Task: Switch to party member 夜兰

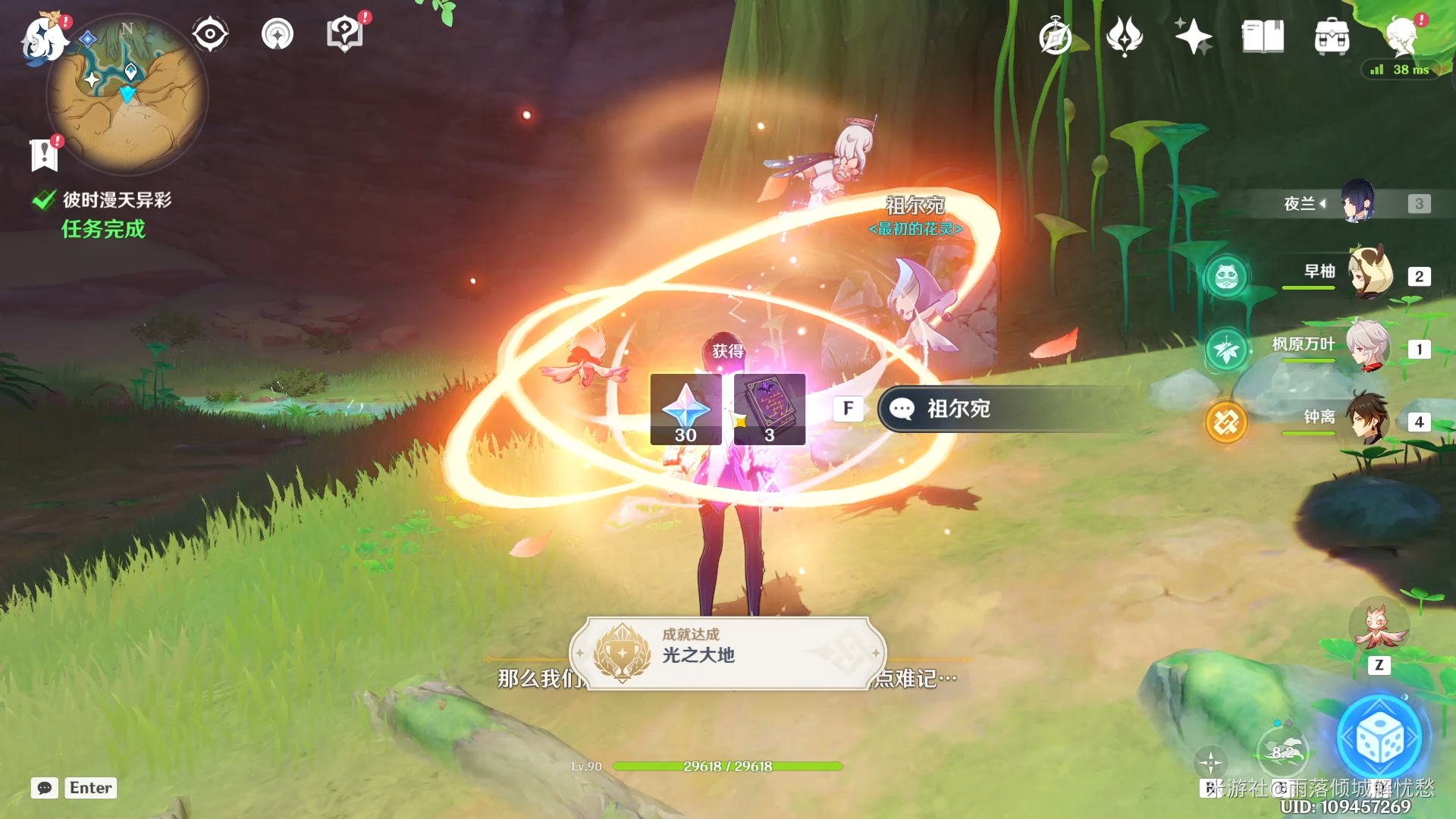Action: pos(1357,202)
